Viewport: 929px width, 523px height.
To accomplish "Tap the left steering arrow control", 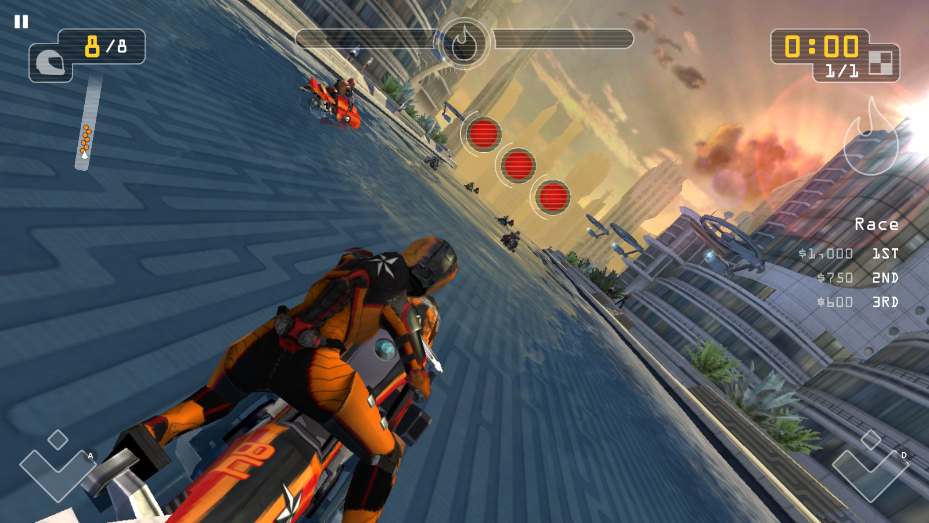I will pyautogui.click(x=57, y=469).
